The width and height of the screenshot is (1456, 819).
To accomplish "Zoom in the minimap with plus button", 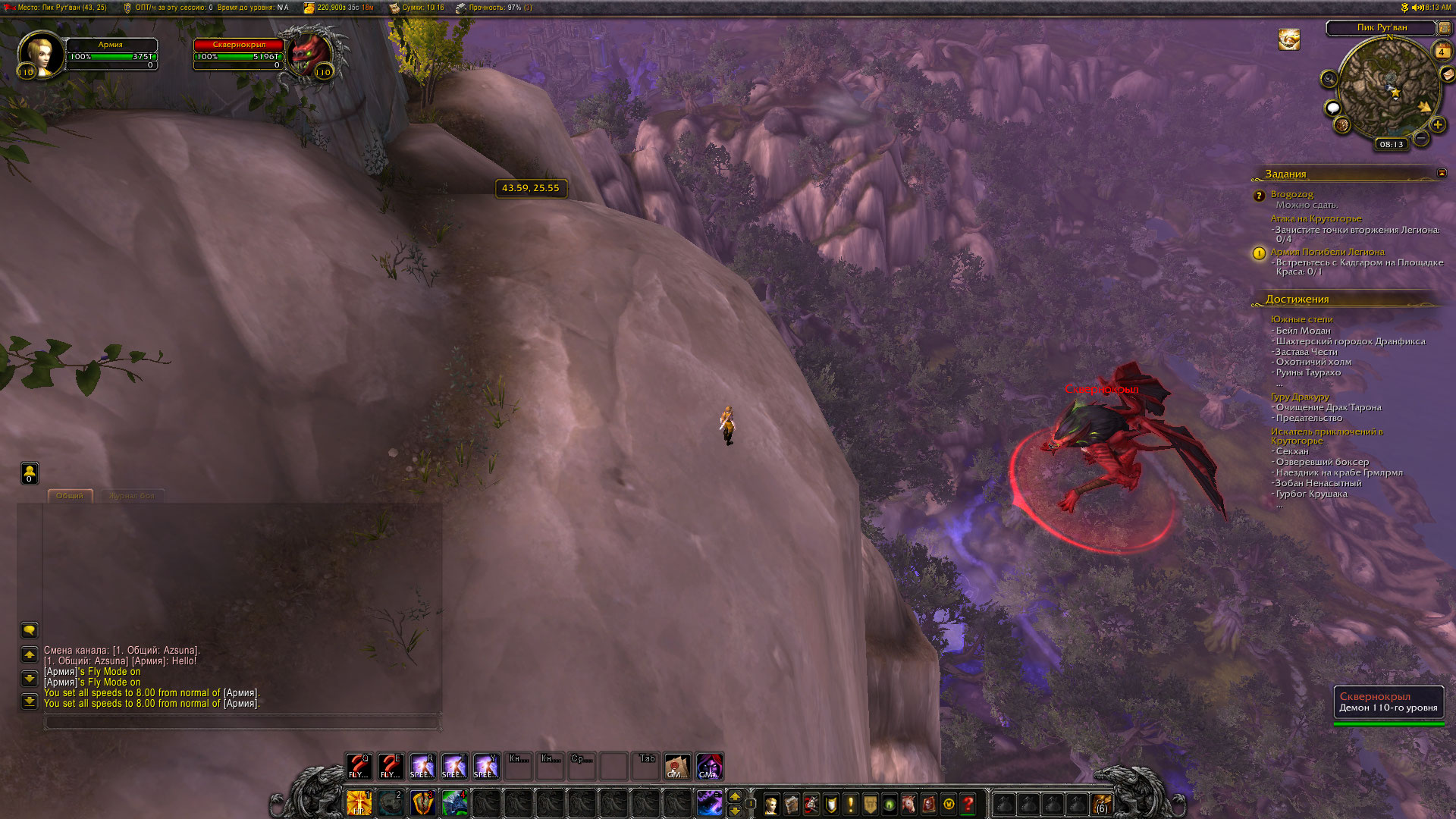I will [1437, 124].
